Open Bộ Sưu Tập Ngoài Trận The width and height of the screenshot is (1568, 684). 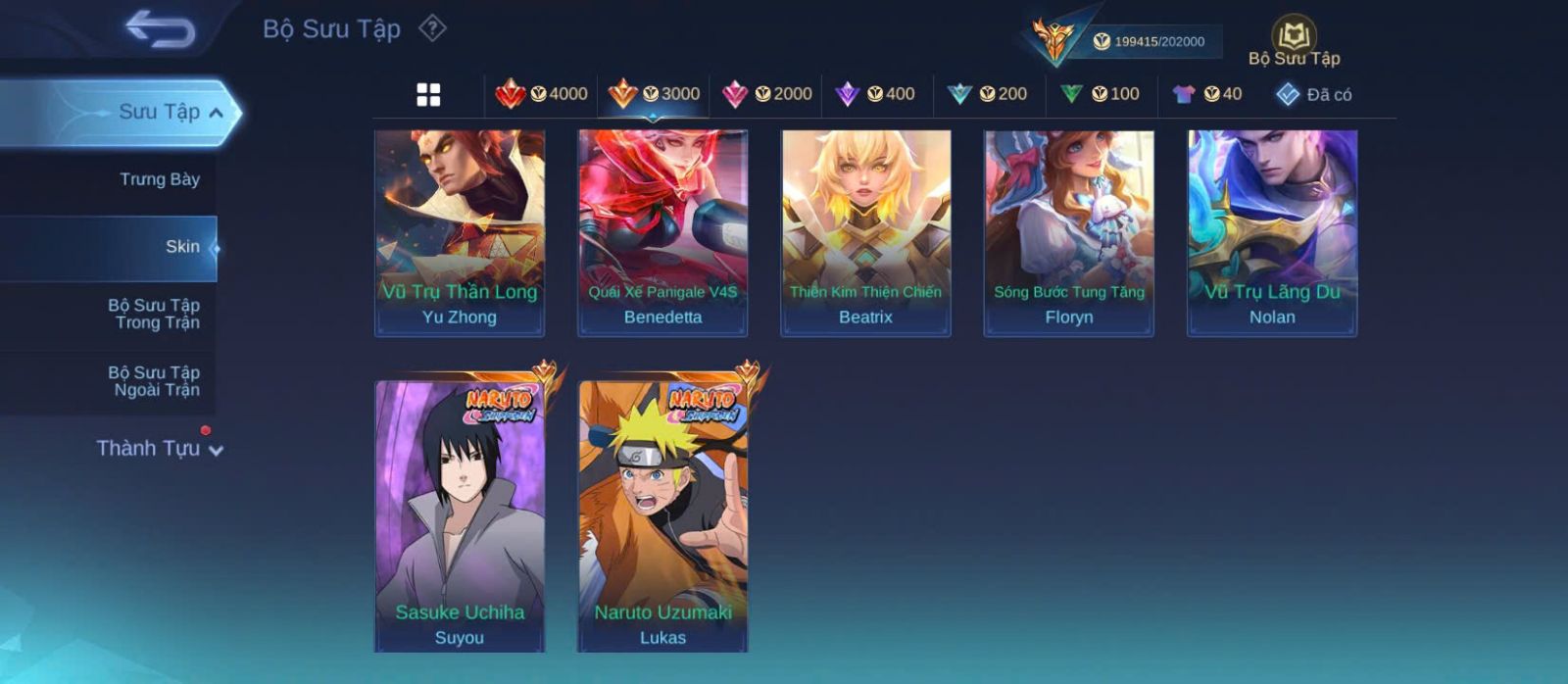click(154, 381)
